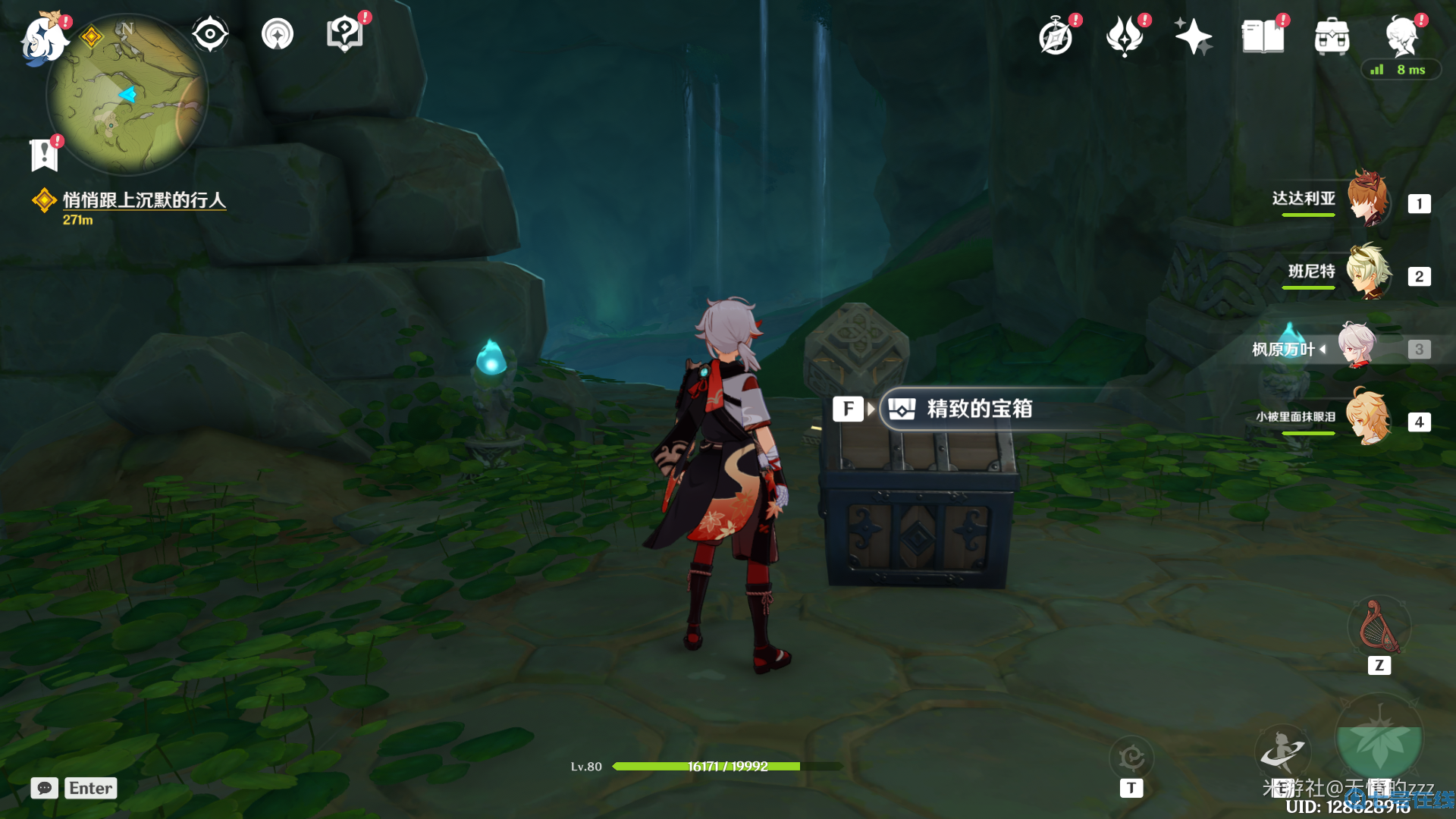The height and width of the screenshot is (819, 1456).
Task: Open the quest log banner icon
Action: pos(44,155)
